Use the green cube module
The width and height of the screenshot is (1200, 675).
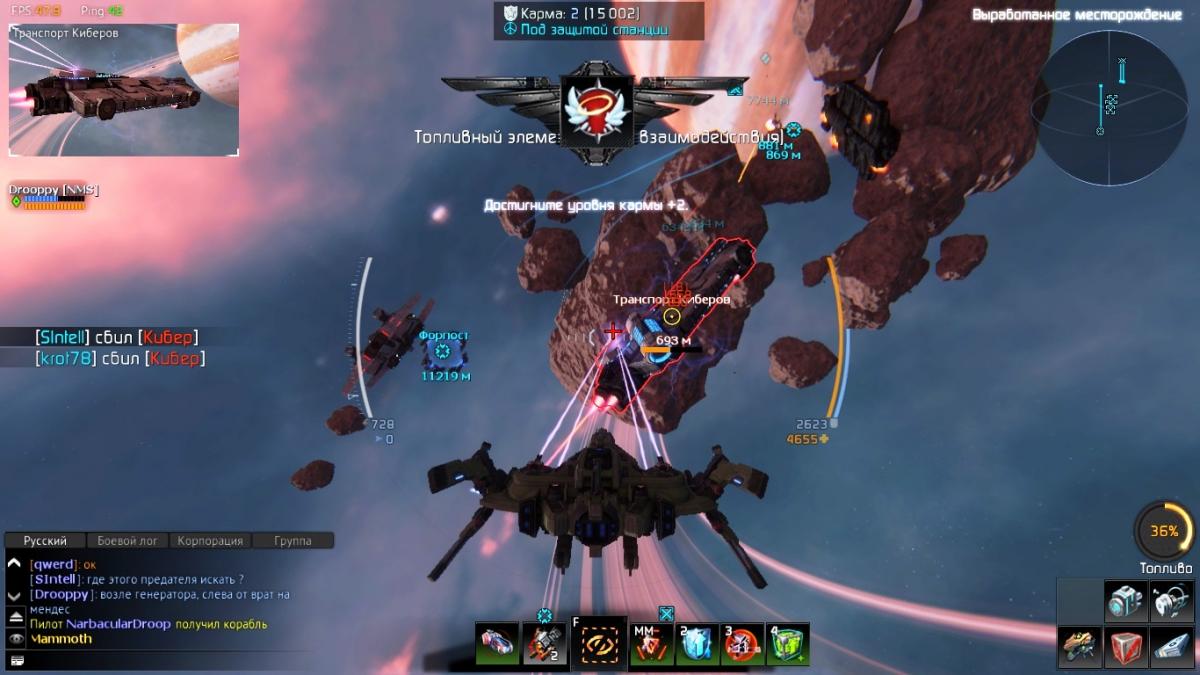[x=787, y=644]
